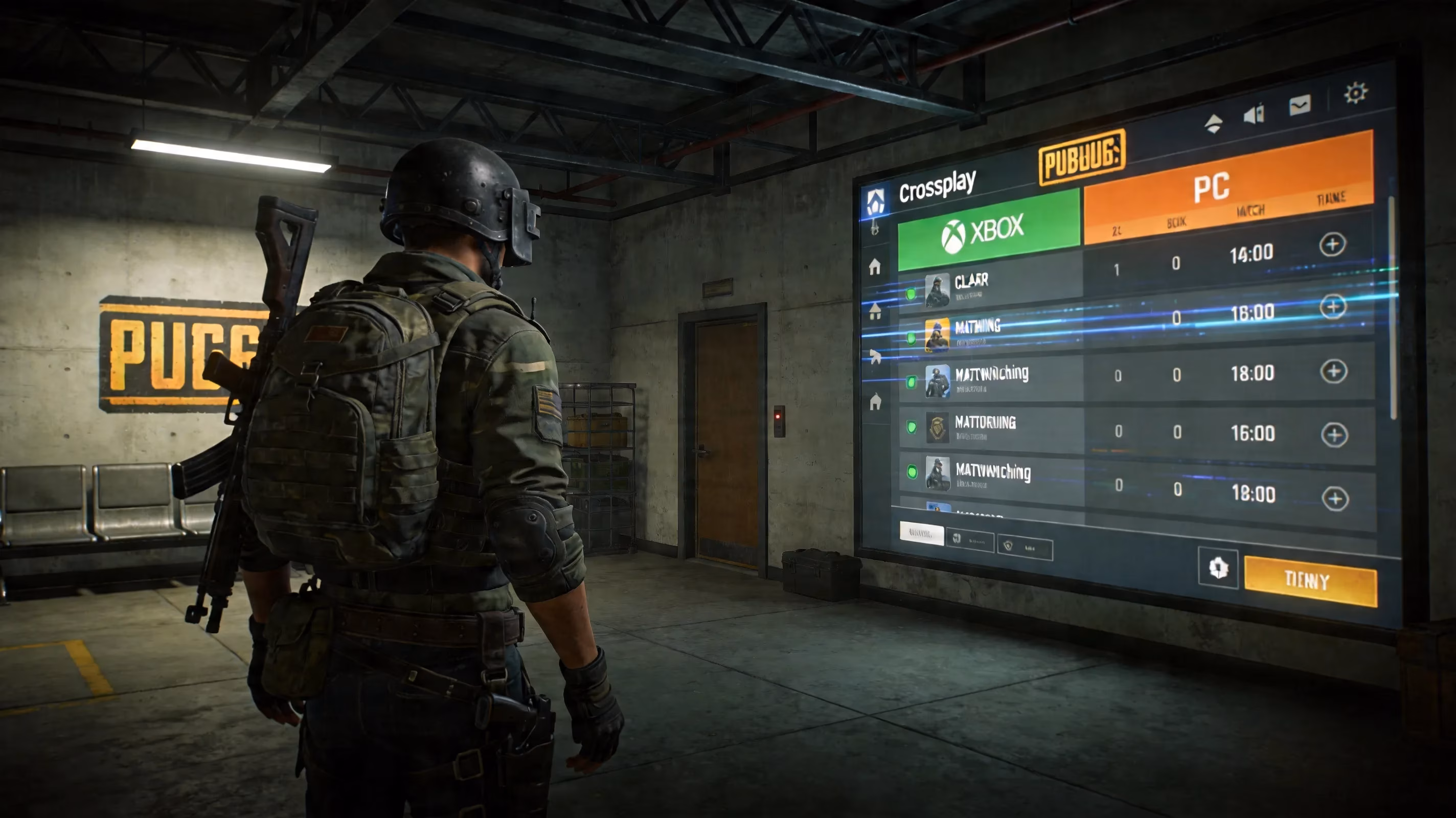Click the sidebar arrow icon
This screenshot has height=818, width=1456.
pos(876,356)
